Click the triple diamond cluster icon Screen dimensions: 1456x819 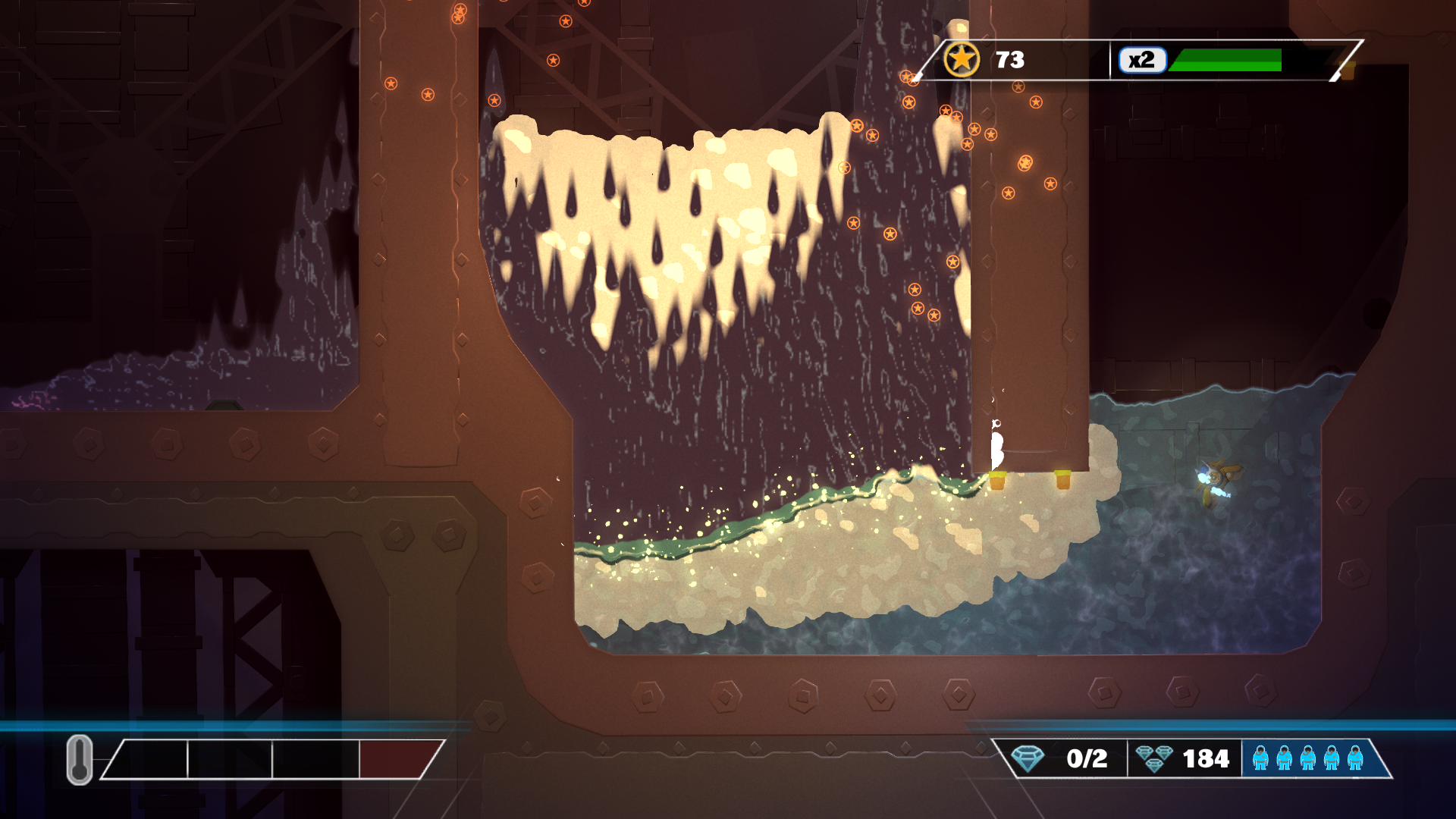coord(1154,758)
